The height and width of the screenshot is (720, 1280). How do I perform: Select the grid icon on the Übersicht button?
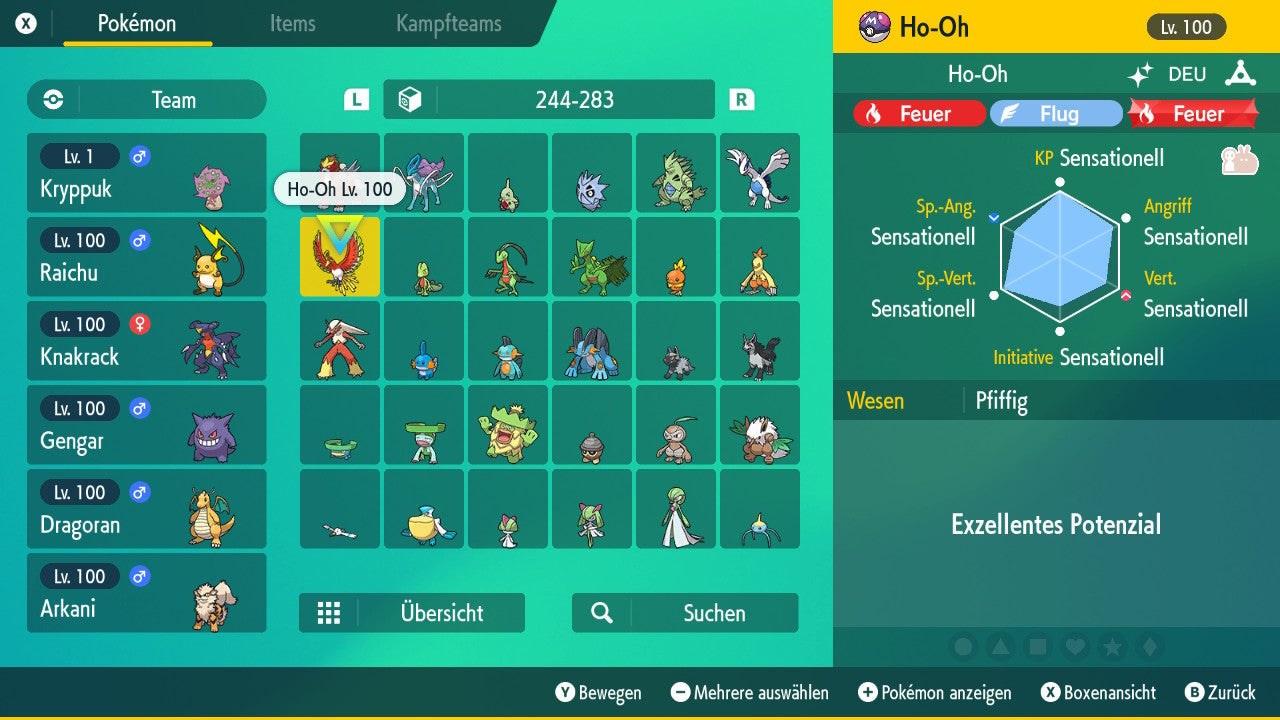click(x=329, y=612)
